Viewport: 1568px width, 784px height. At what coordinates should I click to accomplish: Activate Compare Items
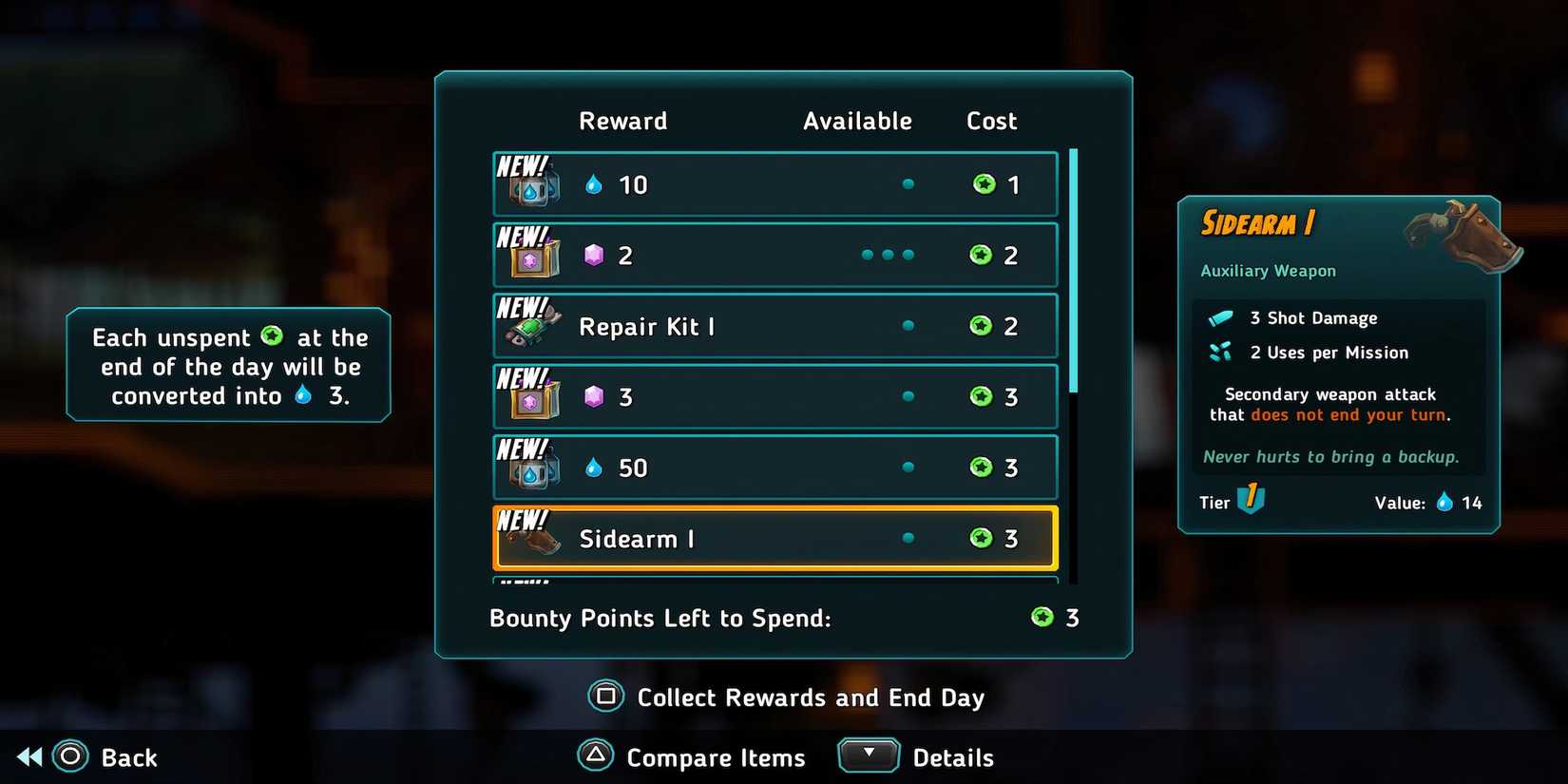(691, 756)
